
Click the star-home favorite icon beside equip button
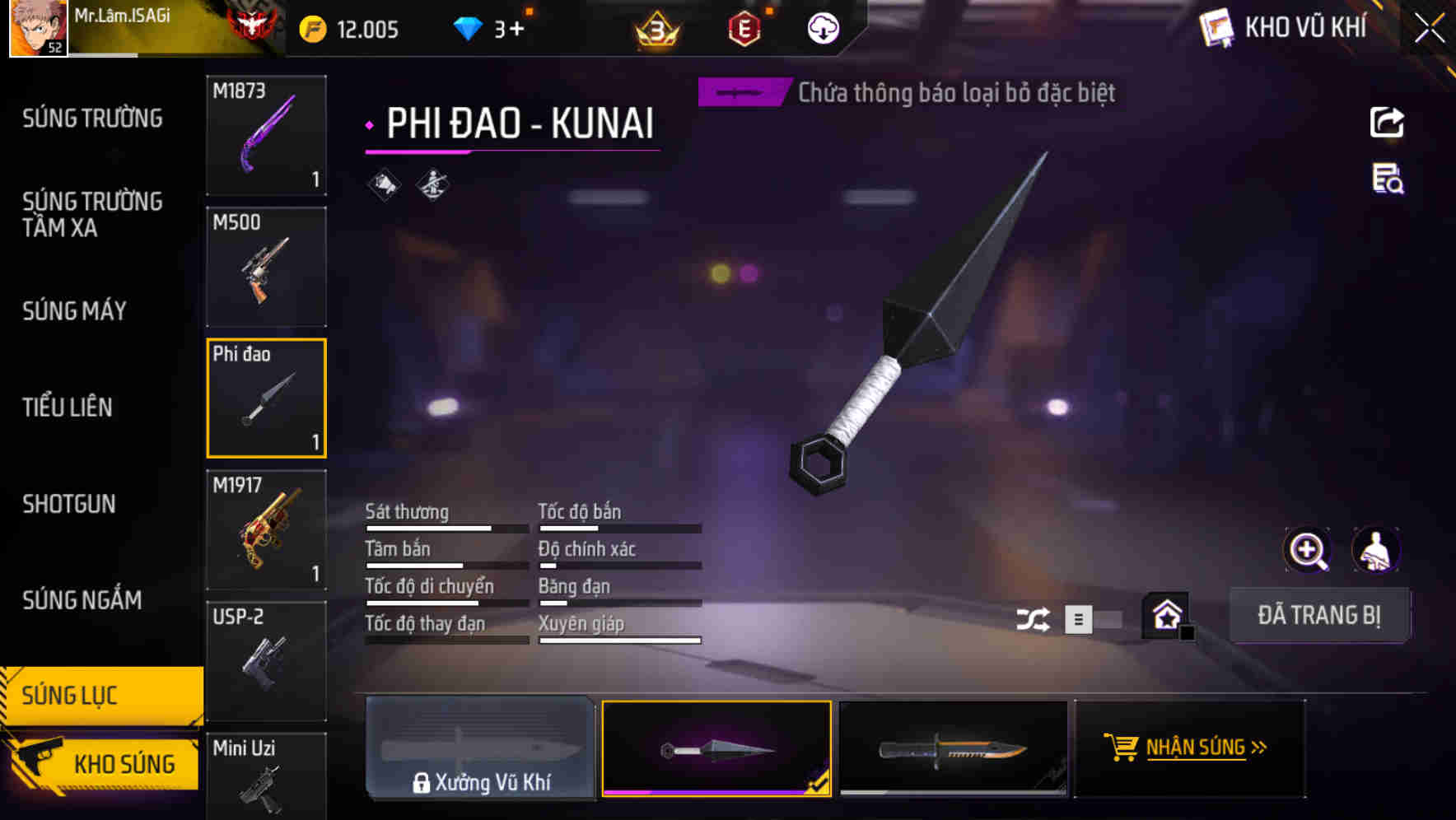(x=1164, y=615)
